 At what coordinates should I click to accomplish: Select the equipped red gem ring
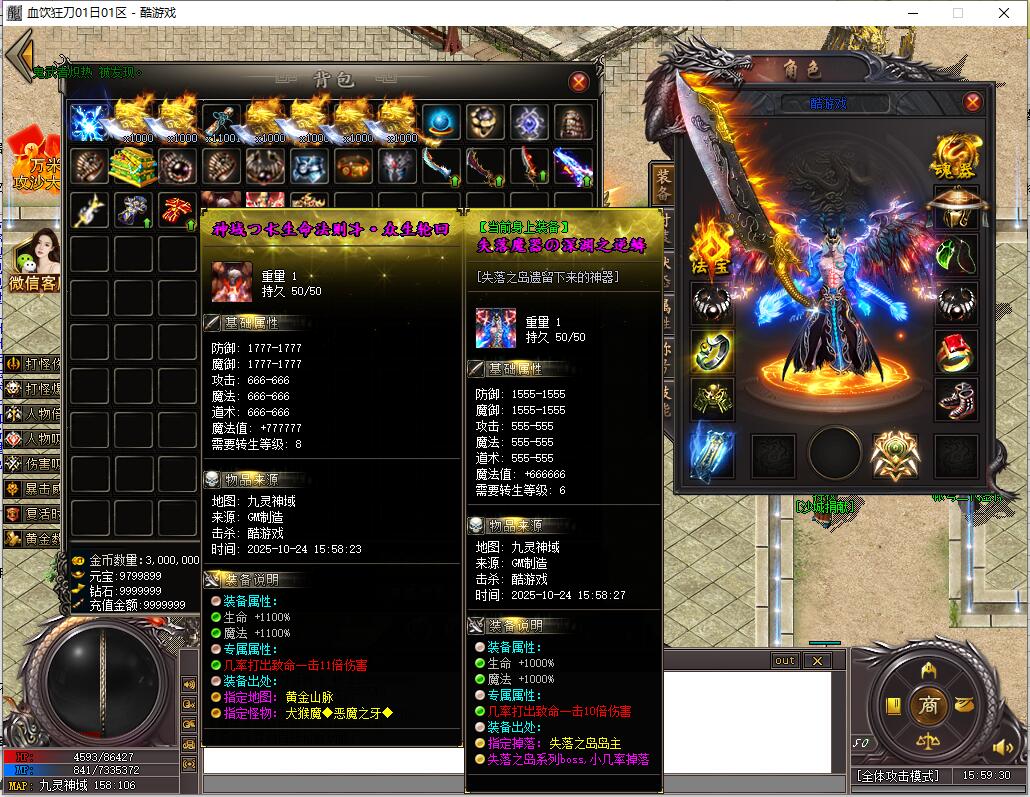click(x=955, y=352)
